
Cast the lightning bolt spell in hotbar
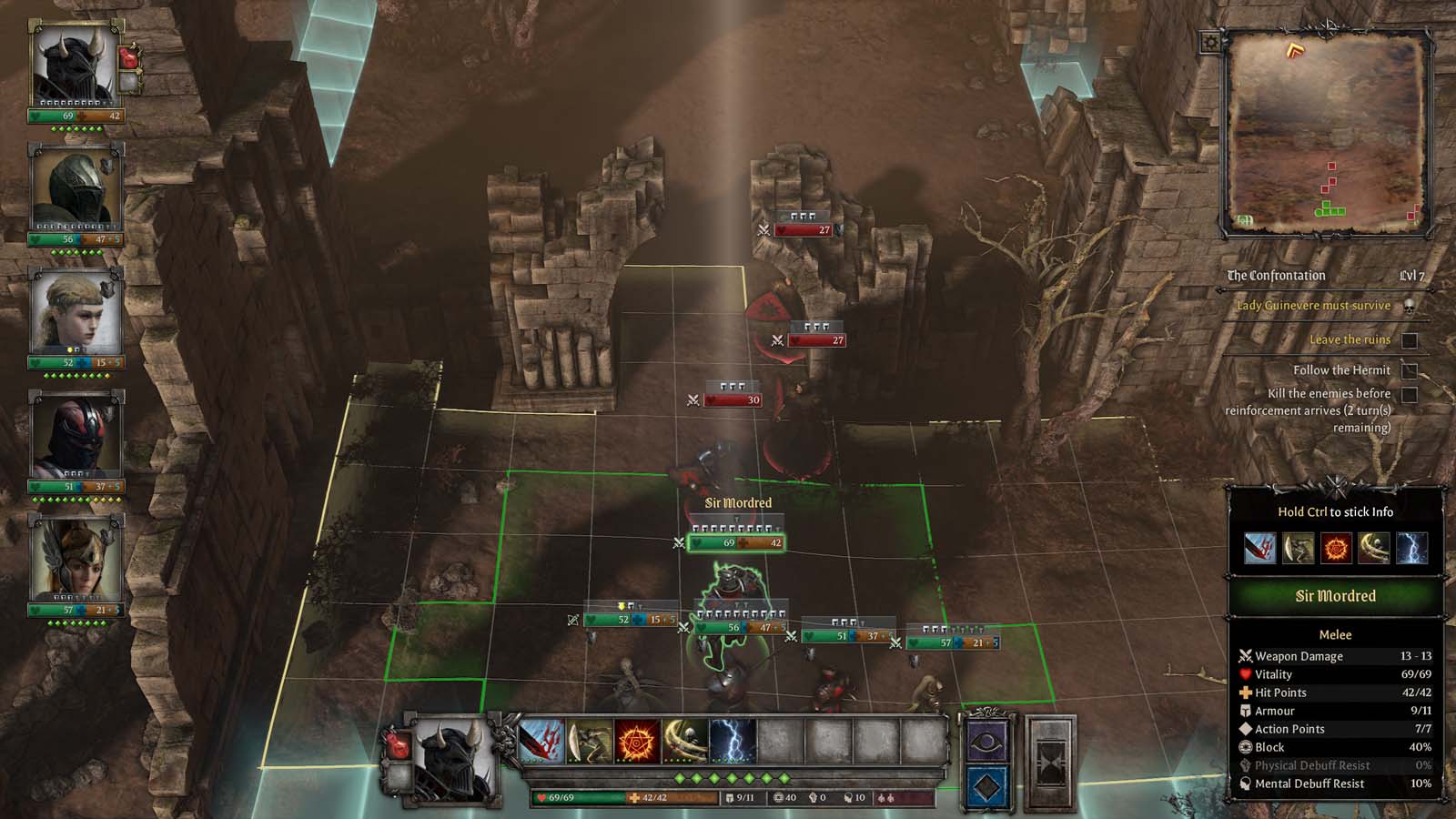[733, 742]
